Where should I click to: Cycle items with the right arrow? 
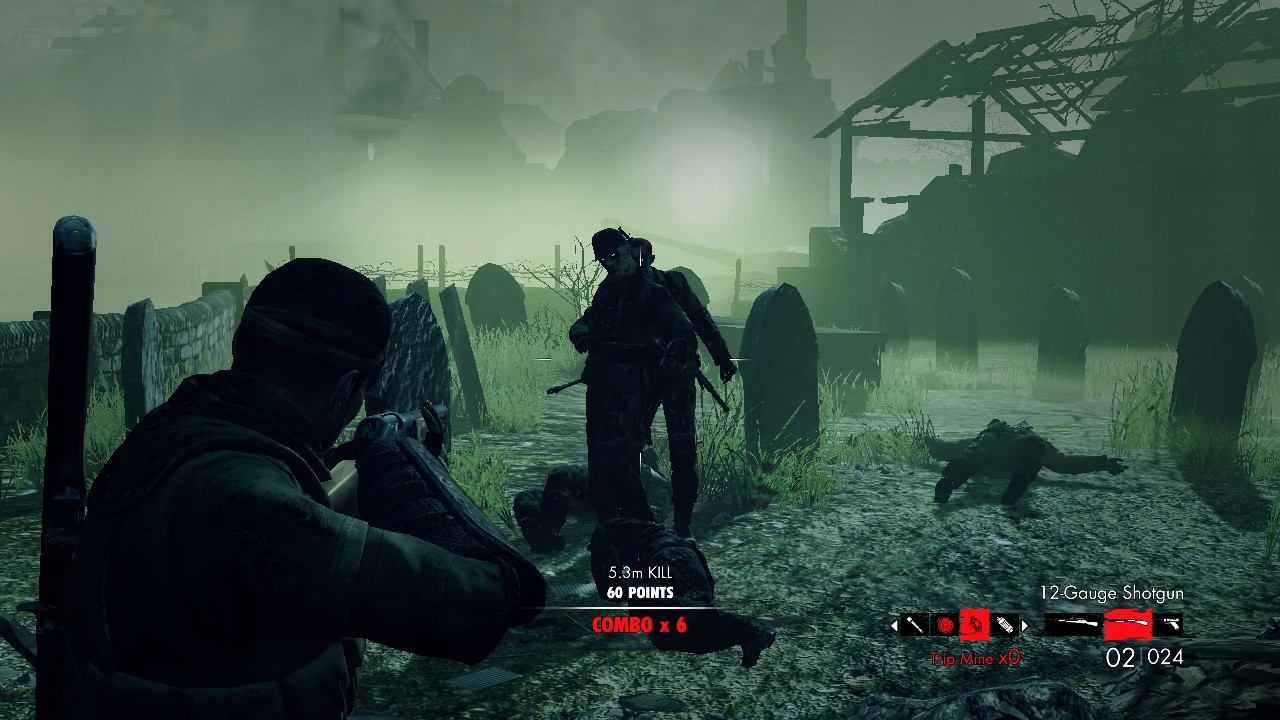coord(1024,626)
